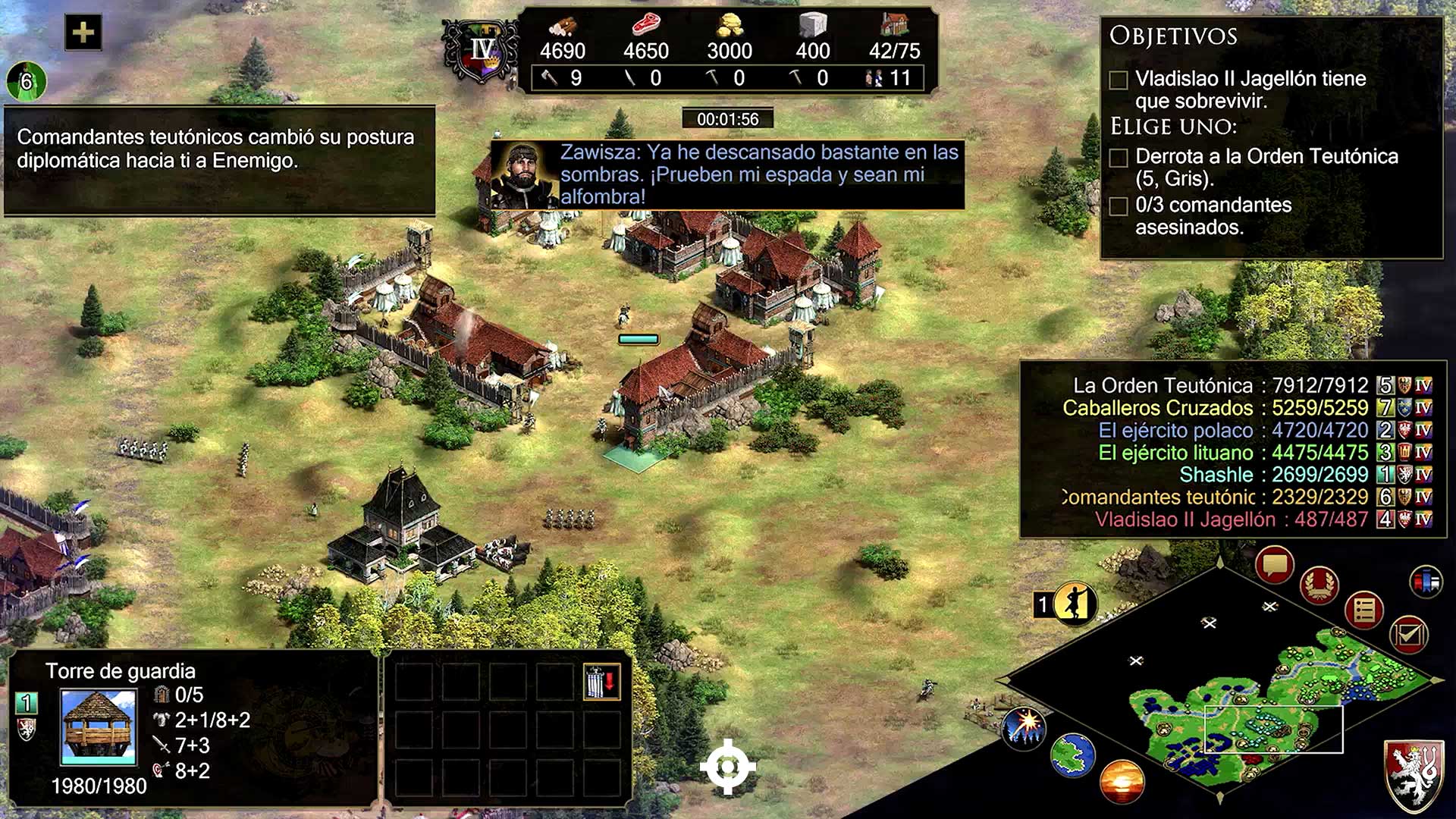This screenshot has width=1456, height=819.
Task: Click the sunset minimap mode button
Action: (x=1122, y=781)
